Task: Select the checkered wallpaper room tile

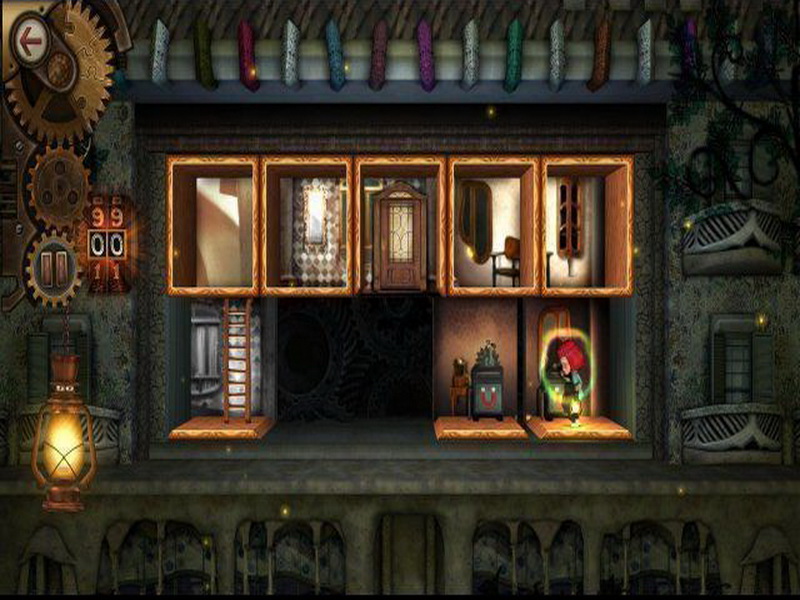Action: click(307, 225)
